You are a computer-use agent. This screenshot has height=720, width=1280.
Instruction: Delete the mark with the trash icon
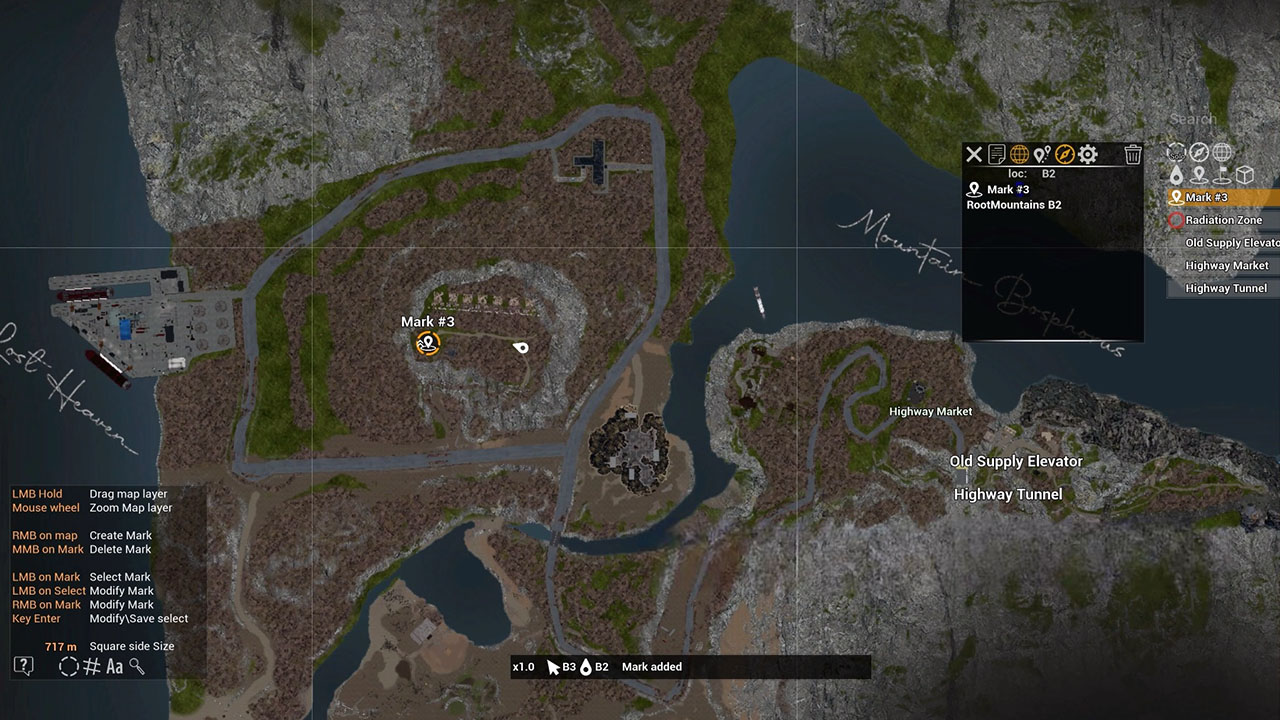[x=1133, y=154]
